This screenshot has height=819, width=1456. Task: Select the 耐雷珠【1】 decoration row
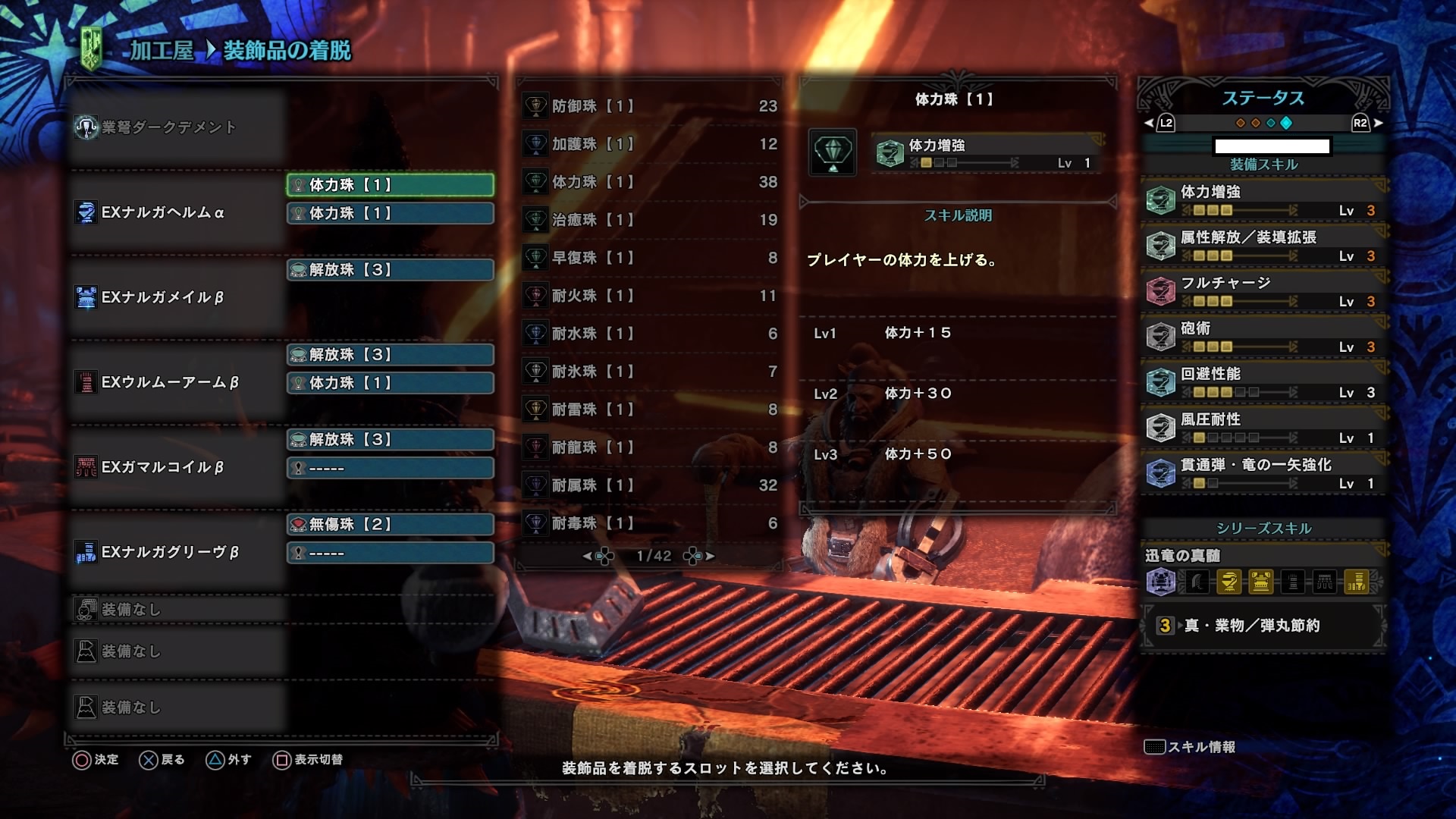tap(649, 409)
